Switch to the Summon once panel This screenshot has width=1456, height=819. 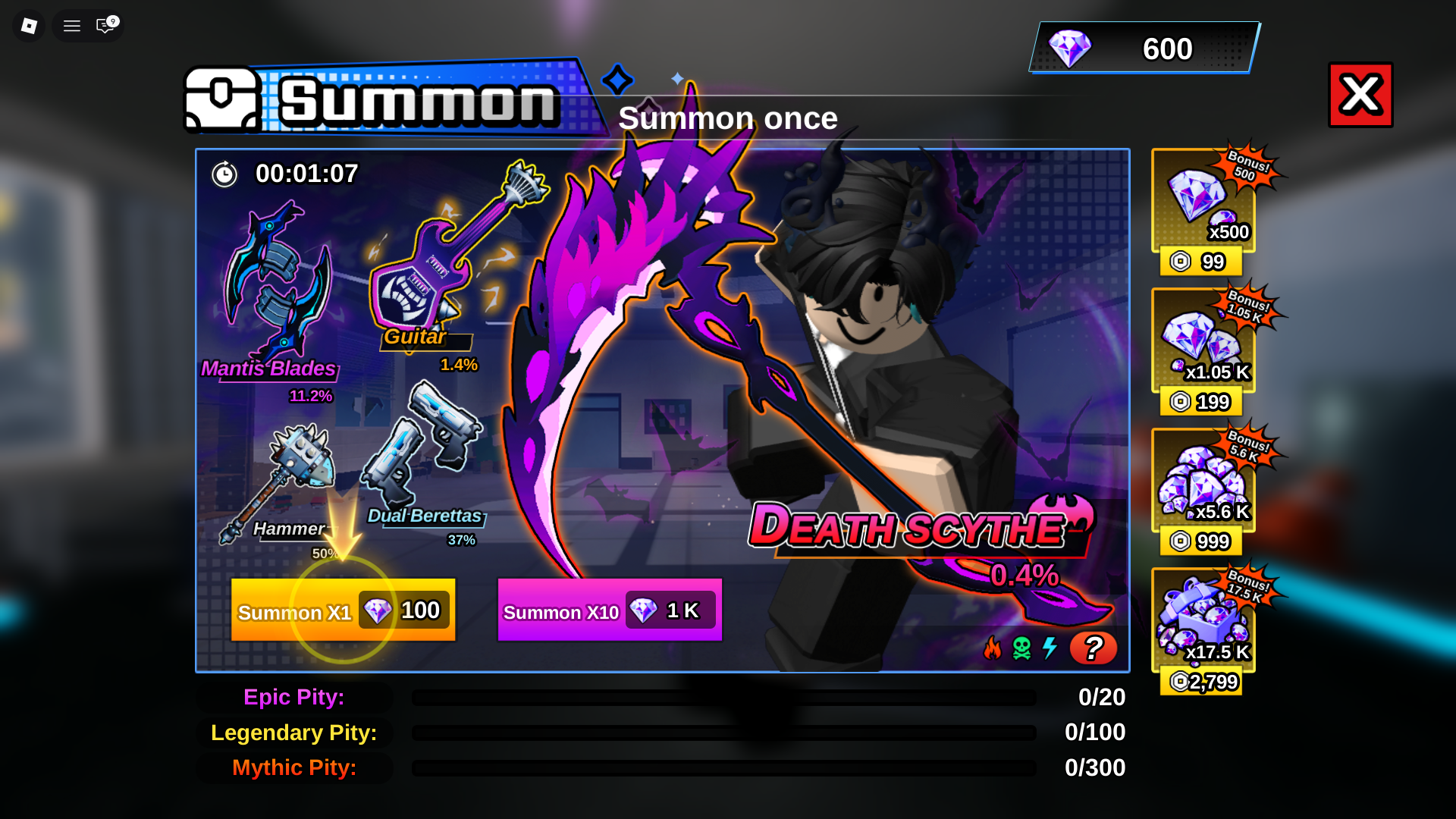pyautogui.click(x=728, y=118)
